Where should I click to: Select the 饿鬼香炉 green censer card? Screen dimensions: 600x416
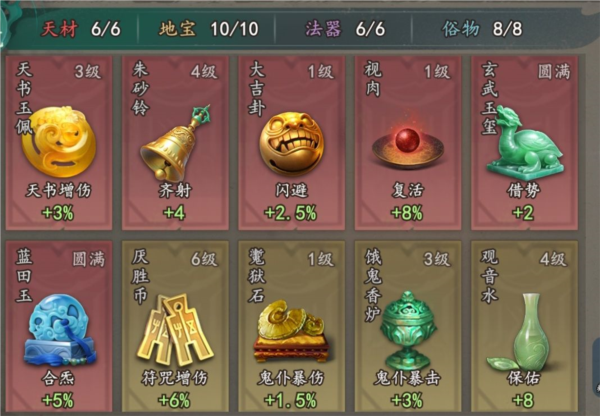(x=408, y=327)
